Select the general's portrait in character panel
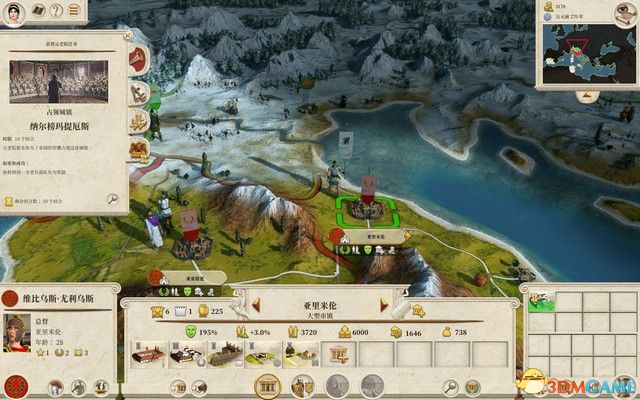 [18, 334]
